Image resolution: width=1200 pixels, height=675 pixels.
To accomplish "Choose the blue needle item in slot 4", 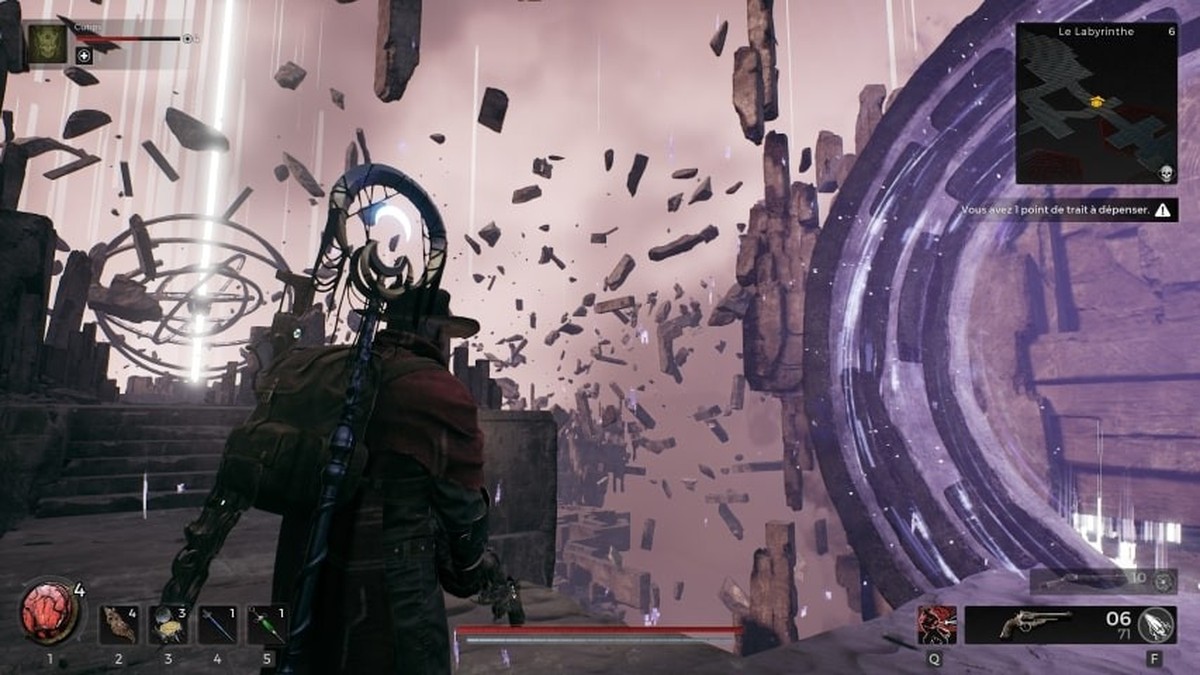I will pyautogui.click(x=217, y=624).
